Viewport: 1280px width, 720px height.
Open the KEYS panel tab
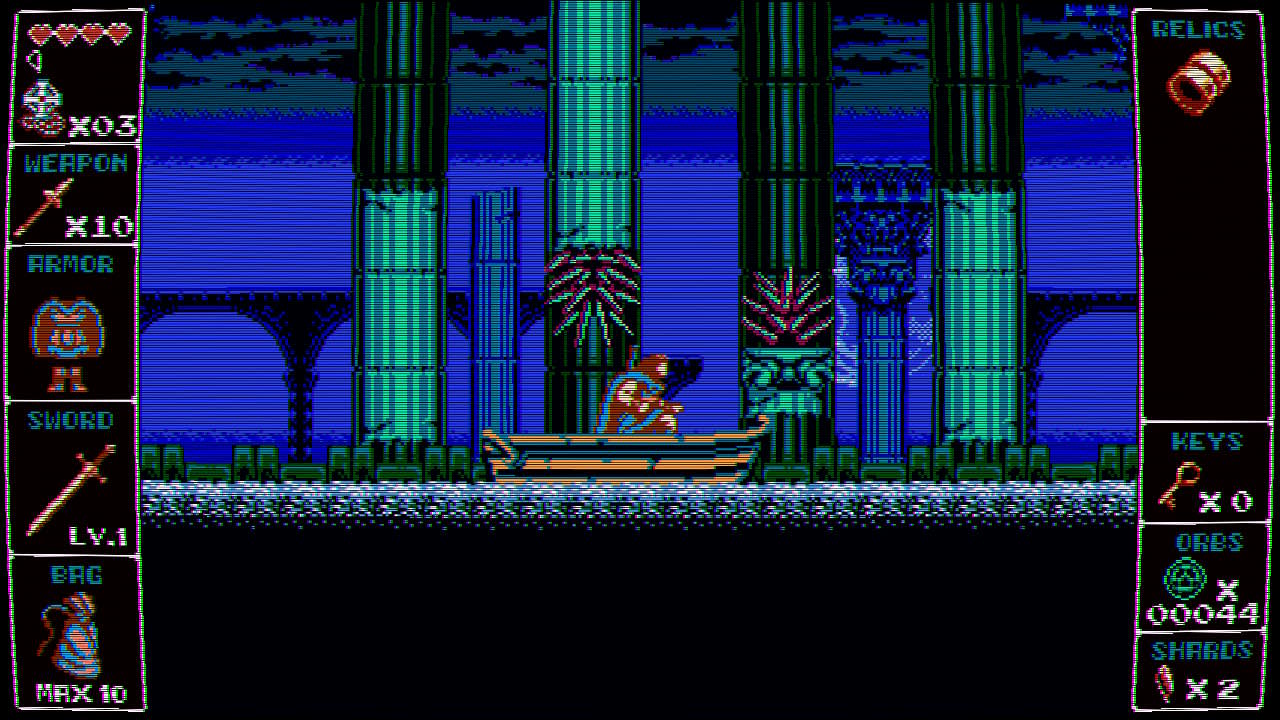(1204, 443)
